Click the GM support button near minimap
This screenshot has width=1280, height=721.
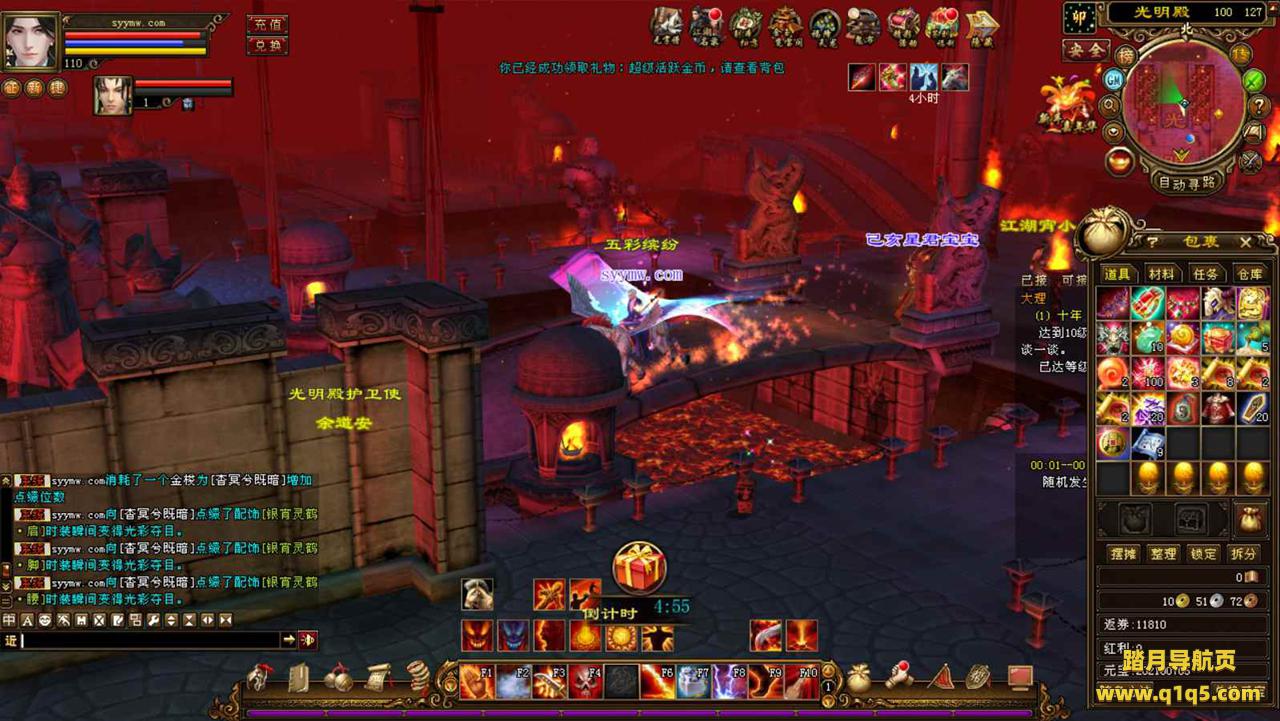[1114, 78]
